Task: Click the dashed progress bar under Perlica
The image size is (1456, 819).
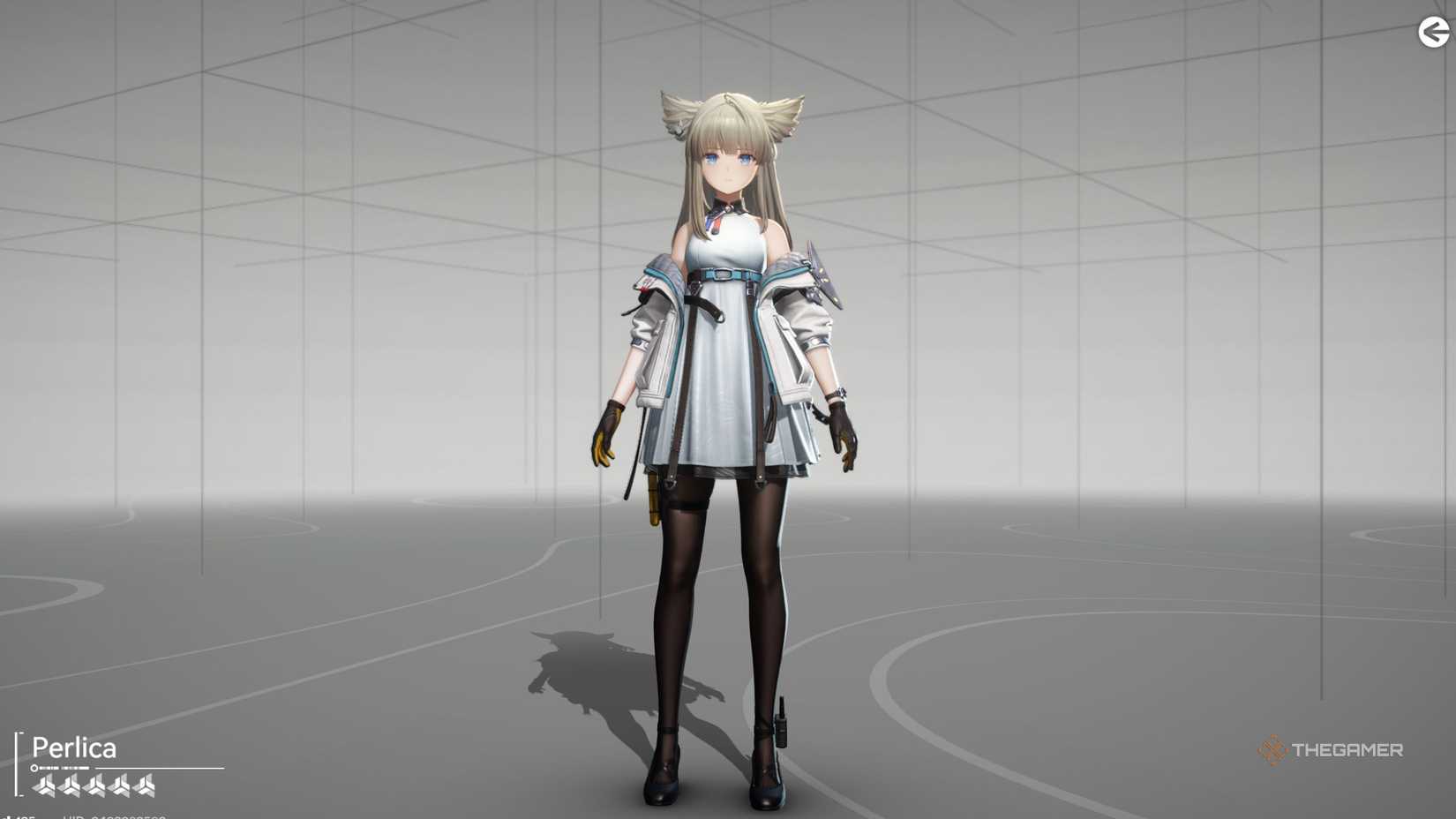Action: (64, 768)
